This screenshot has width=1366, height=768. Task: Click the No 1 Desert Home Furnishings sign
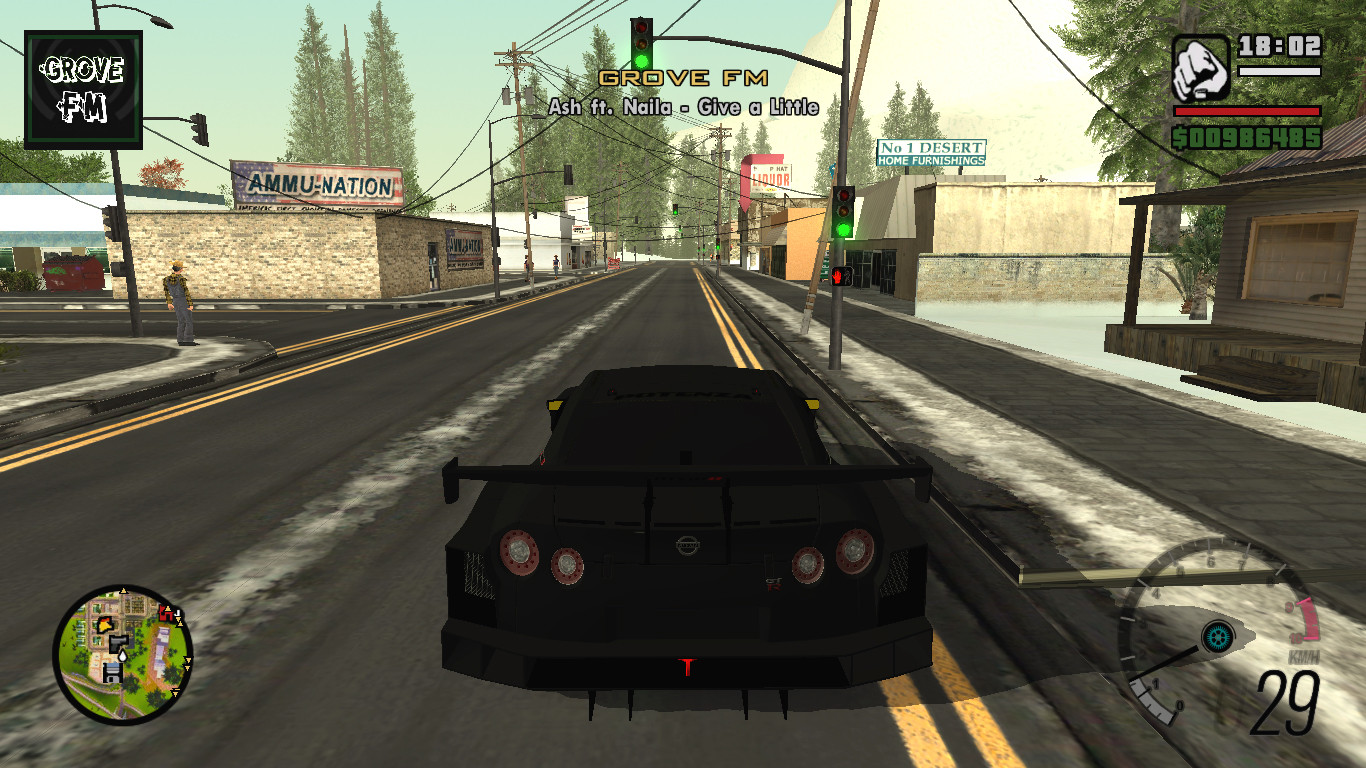point(931,152)
